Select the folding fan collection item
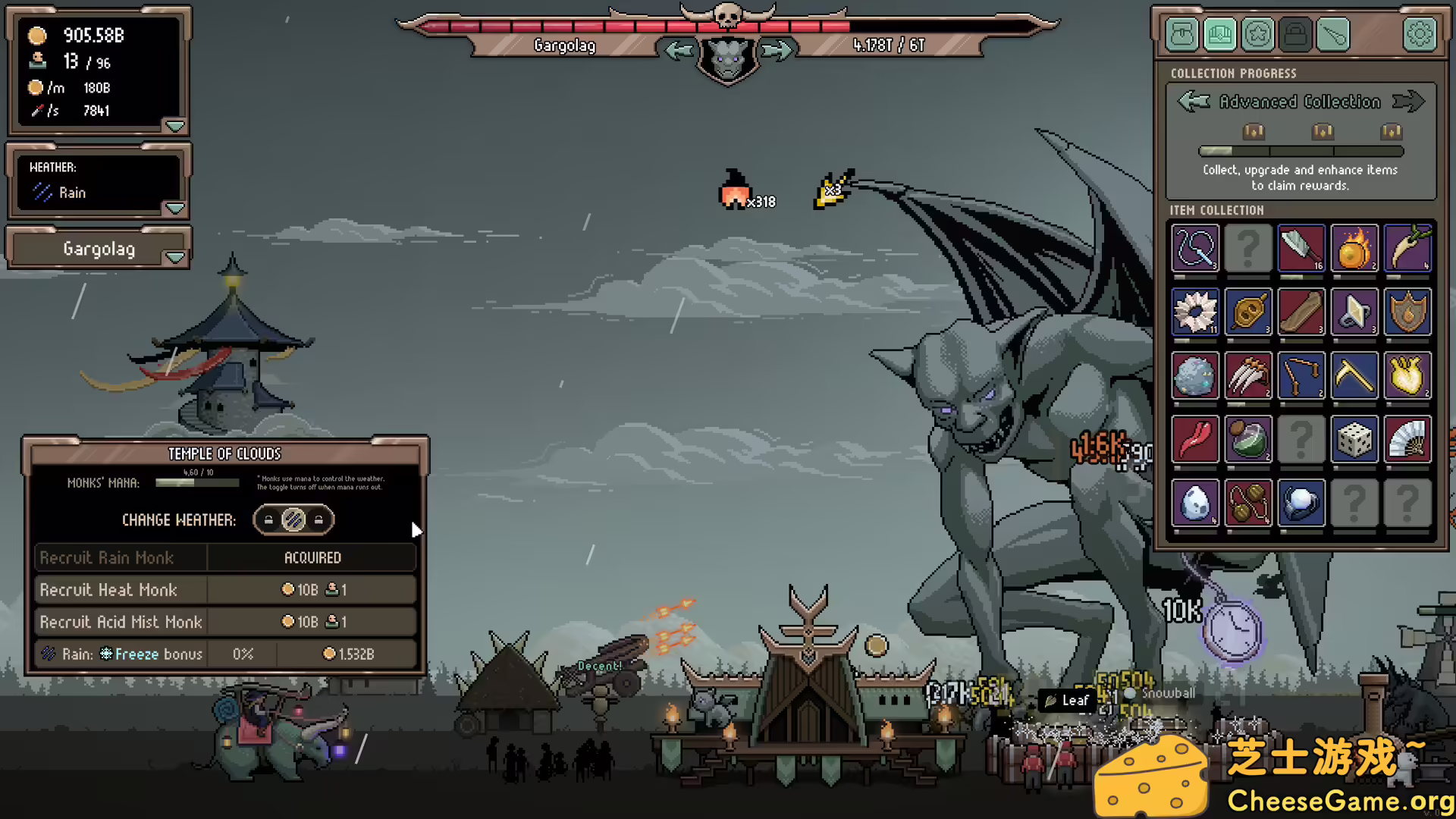The height and width of the screenshot is (819, 1456). tap(1407, 439)
